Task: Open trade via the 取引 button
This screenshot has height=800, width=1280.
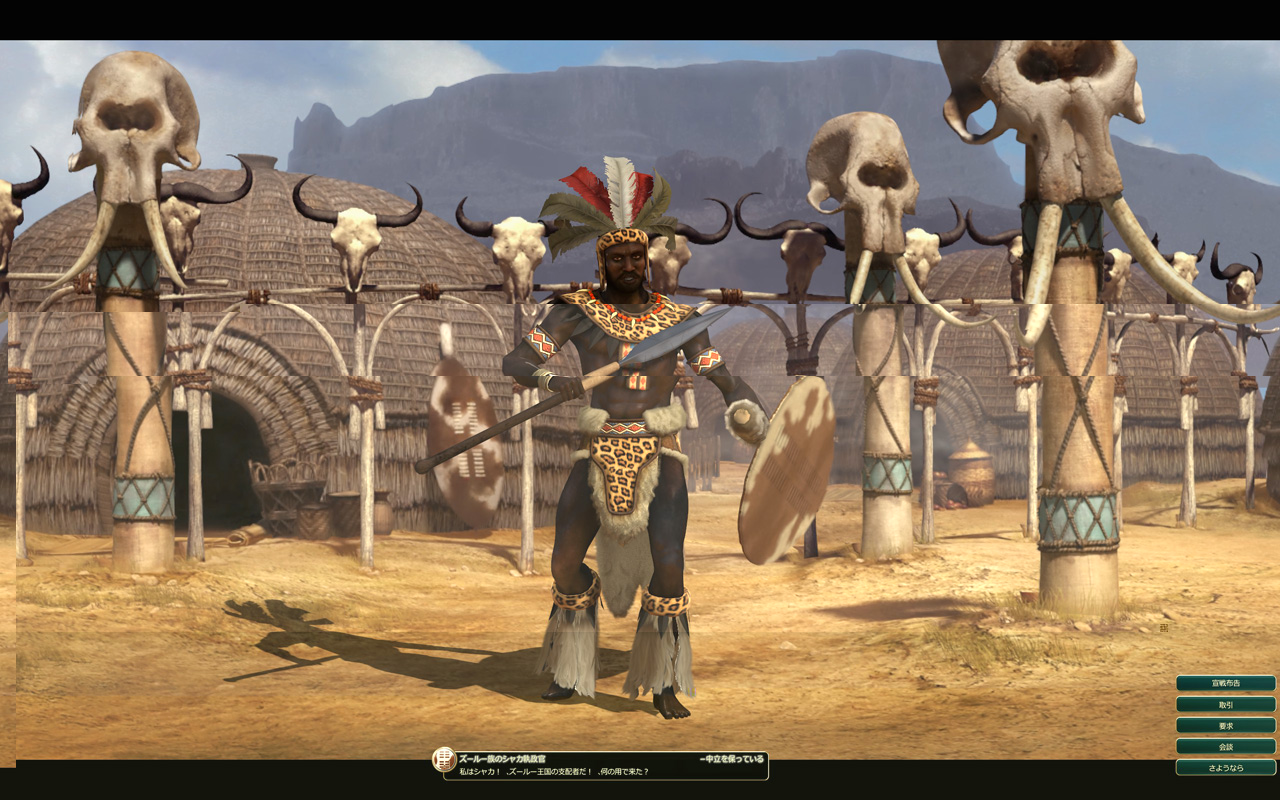Action: tap(1225, 704)
